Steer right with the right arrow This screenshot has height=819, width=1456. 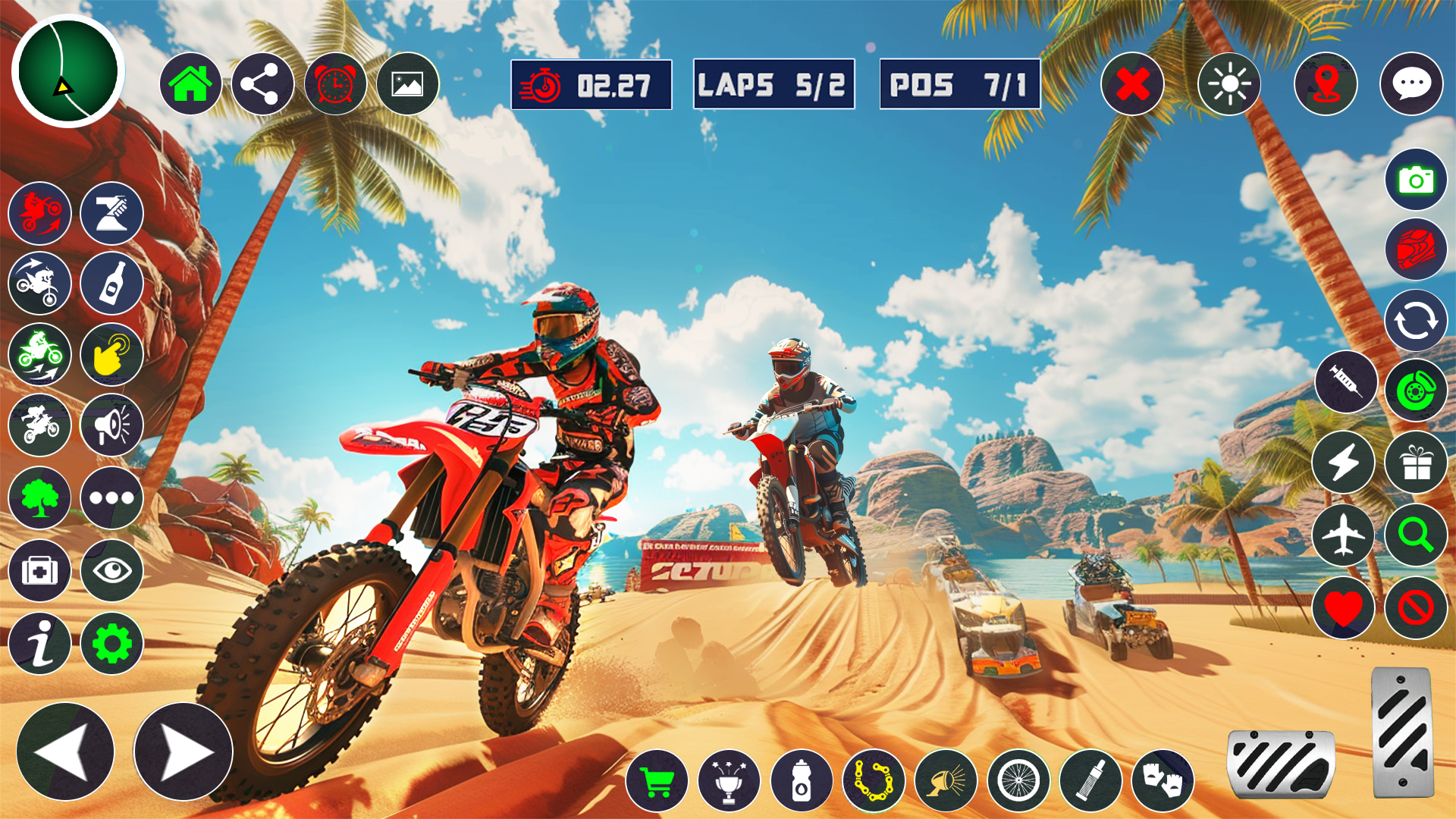[x=184, y=752]
